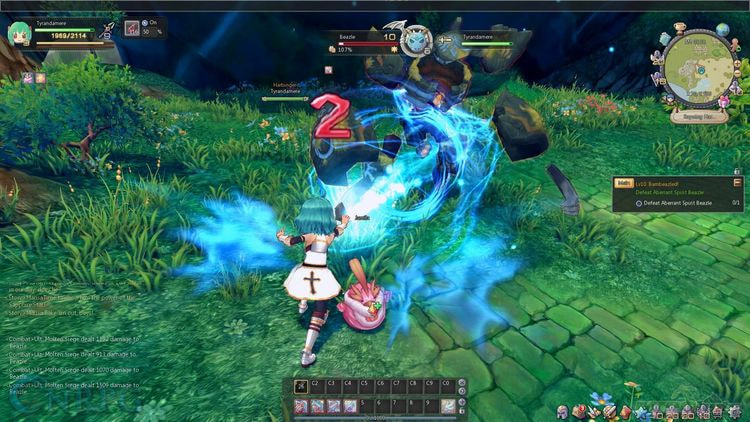Select the top-row weapon slot in hotbar
The height and width of the screenshot is (422, 750).
pyautogui.click(x=301, y=385)
